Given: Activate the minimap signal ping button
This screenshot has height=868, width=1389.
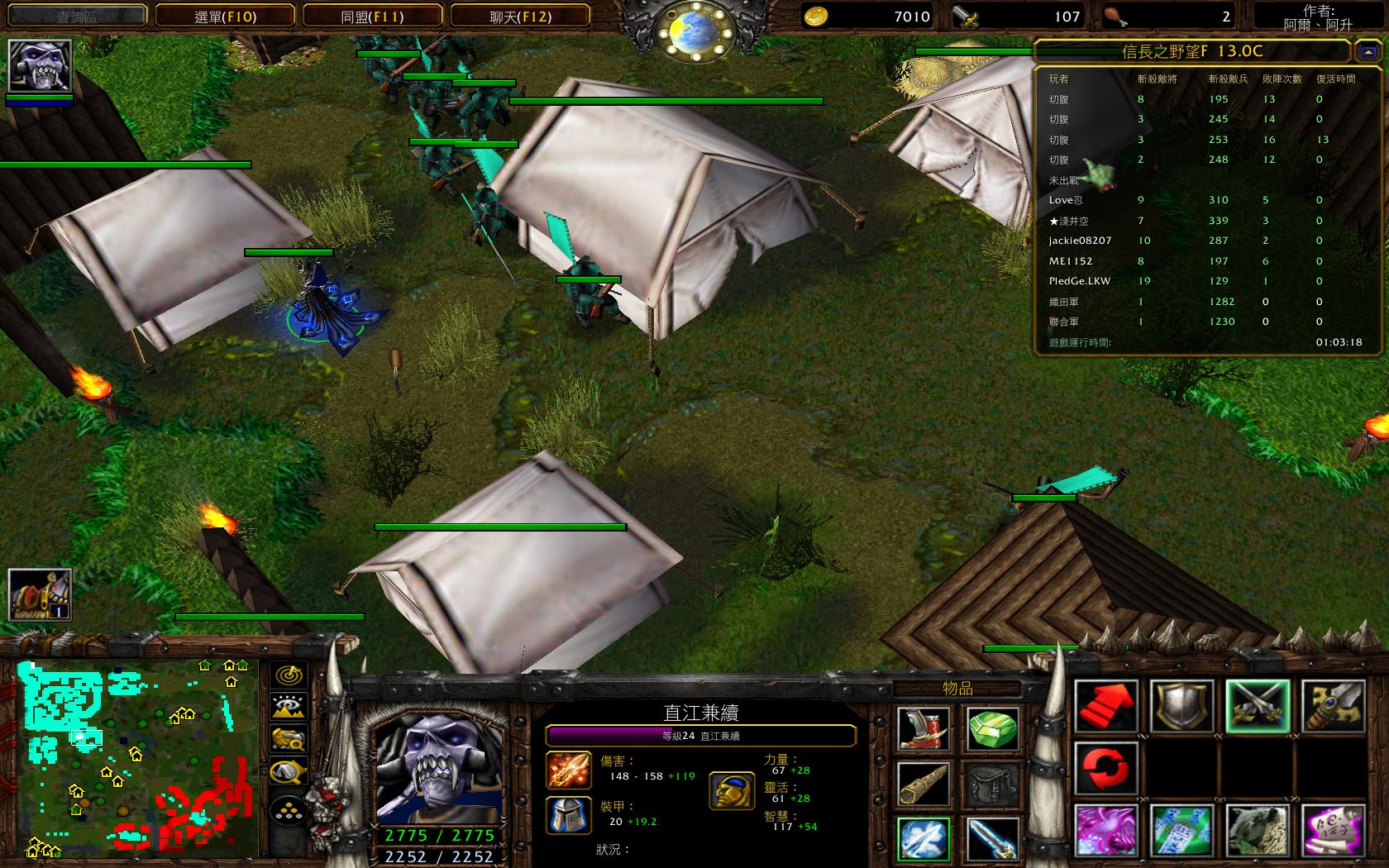Looking at the screenshot, I should point(289,675).
